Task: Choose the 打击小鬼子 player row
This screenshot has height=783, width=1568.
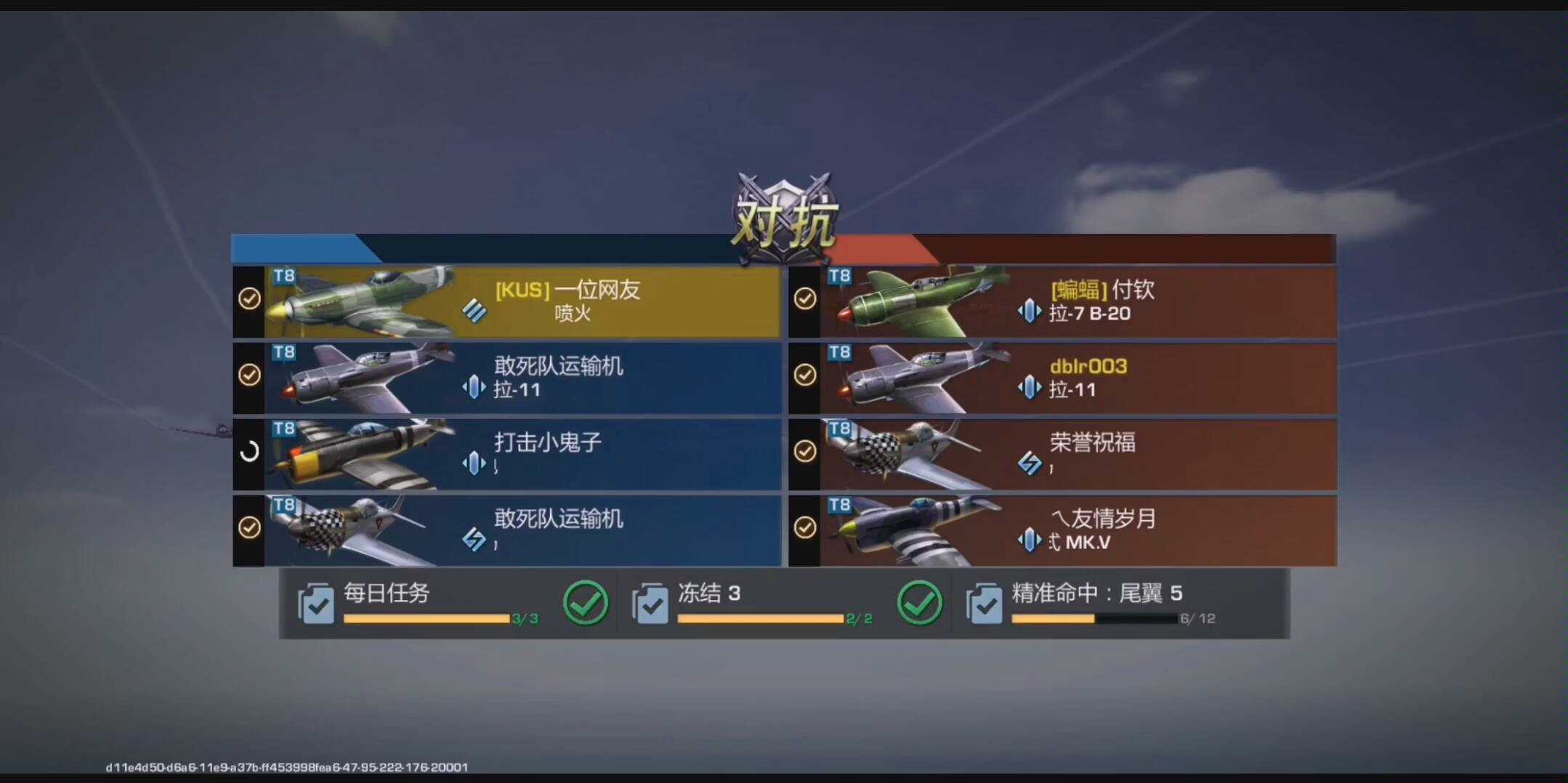Action: [x=523, y=454]
